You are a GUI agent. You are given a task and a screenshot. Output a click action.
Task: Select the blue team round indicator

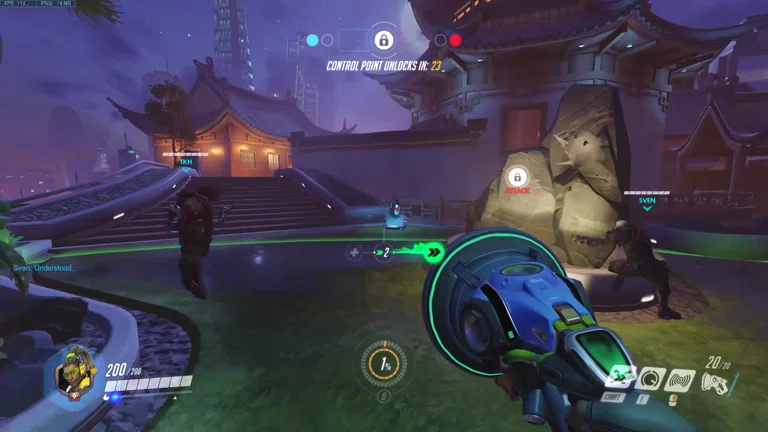click(x=312, y=40)
